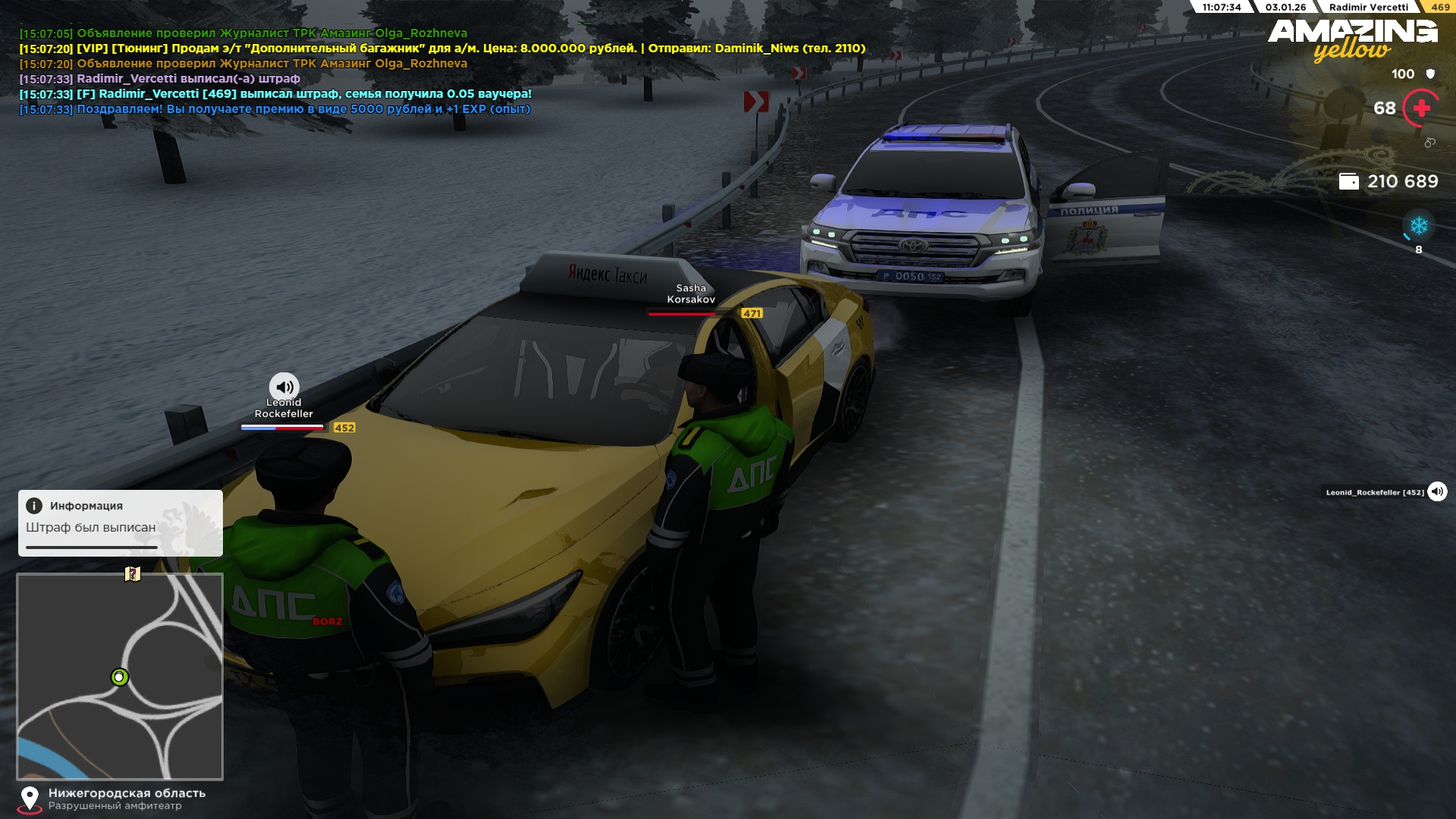This screenshot has height=819, width=1456.
Task: Select the green player marker on minimap
Action: click(x=120, y=677)
